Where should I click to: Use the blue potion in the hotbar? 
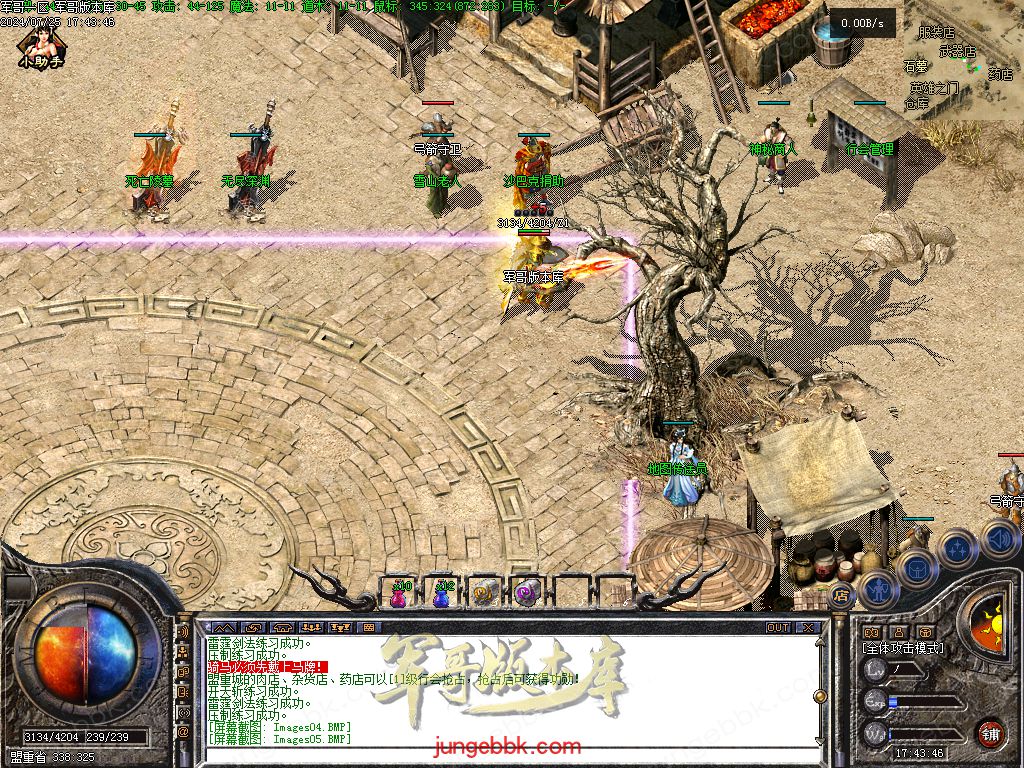[442, 594]
